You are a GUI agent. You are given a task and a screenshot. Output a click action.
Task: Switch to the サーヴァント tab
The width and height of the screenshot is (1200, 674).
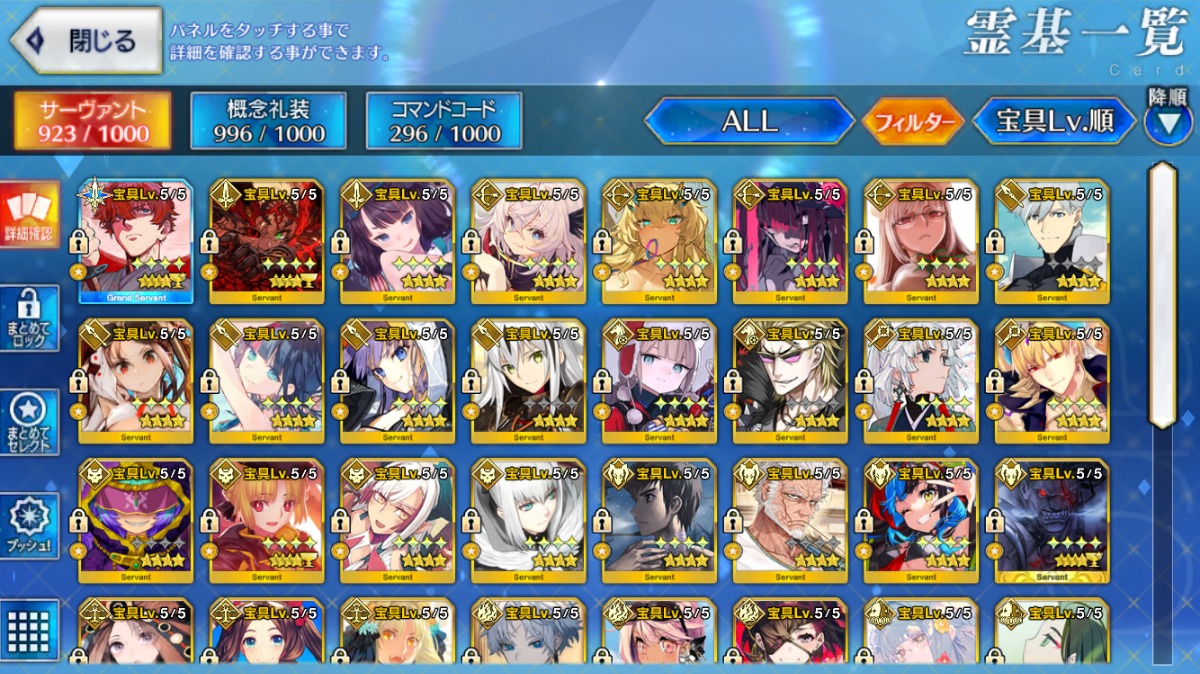pyautogui.click(x=93, y=121)
